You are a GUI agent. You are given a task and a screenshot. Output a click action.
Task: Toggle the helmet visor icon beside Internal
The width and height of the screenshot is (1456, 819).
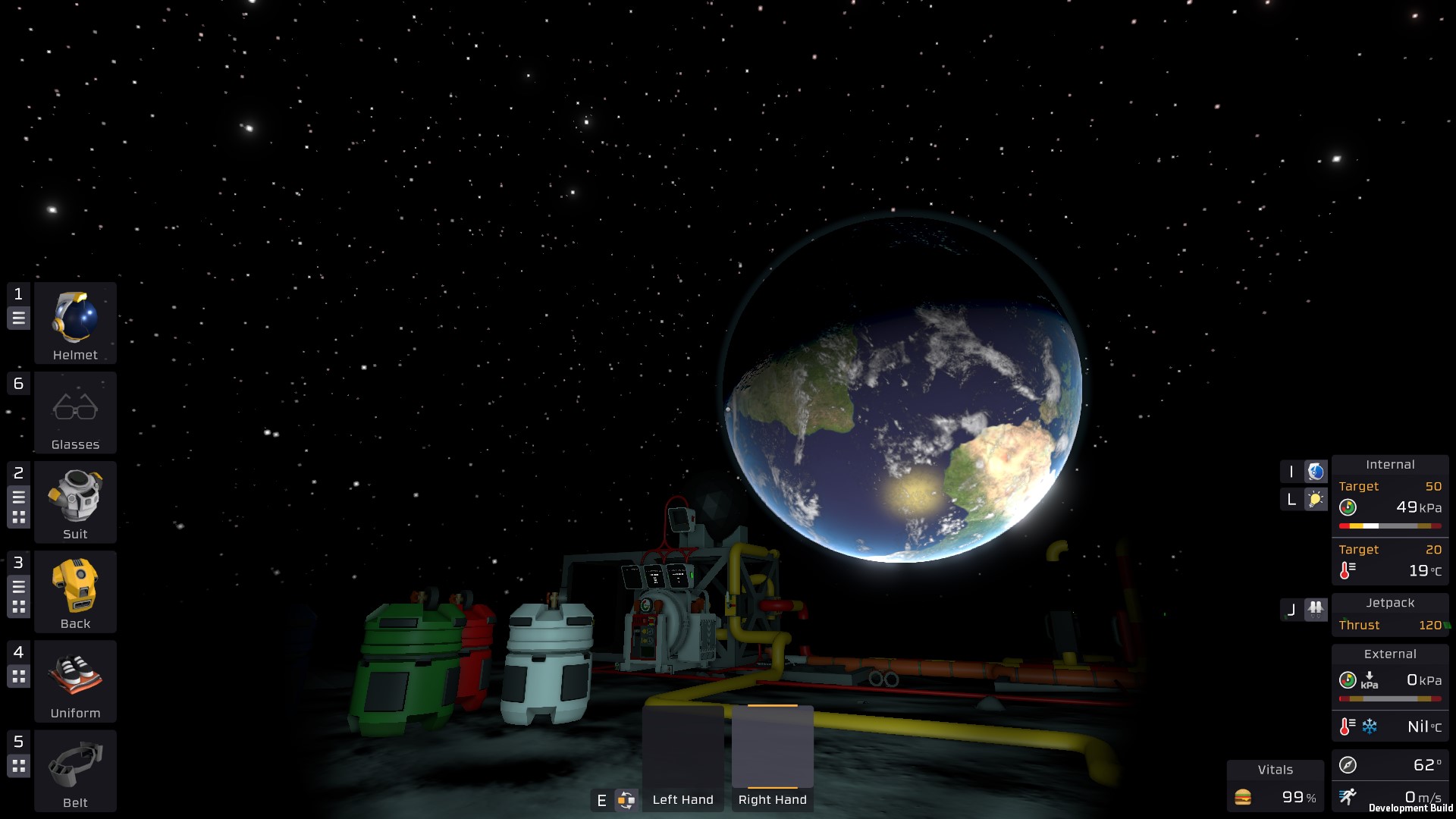point(1316,472)
